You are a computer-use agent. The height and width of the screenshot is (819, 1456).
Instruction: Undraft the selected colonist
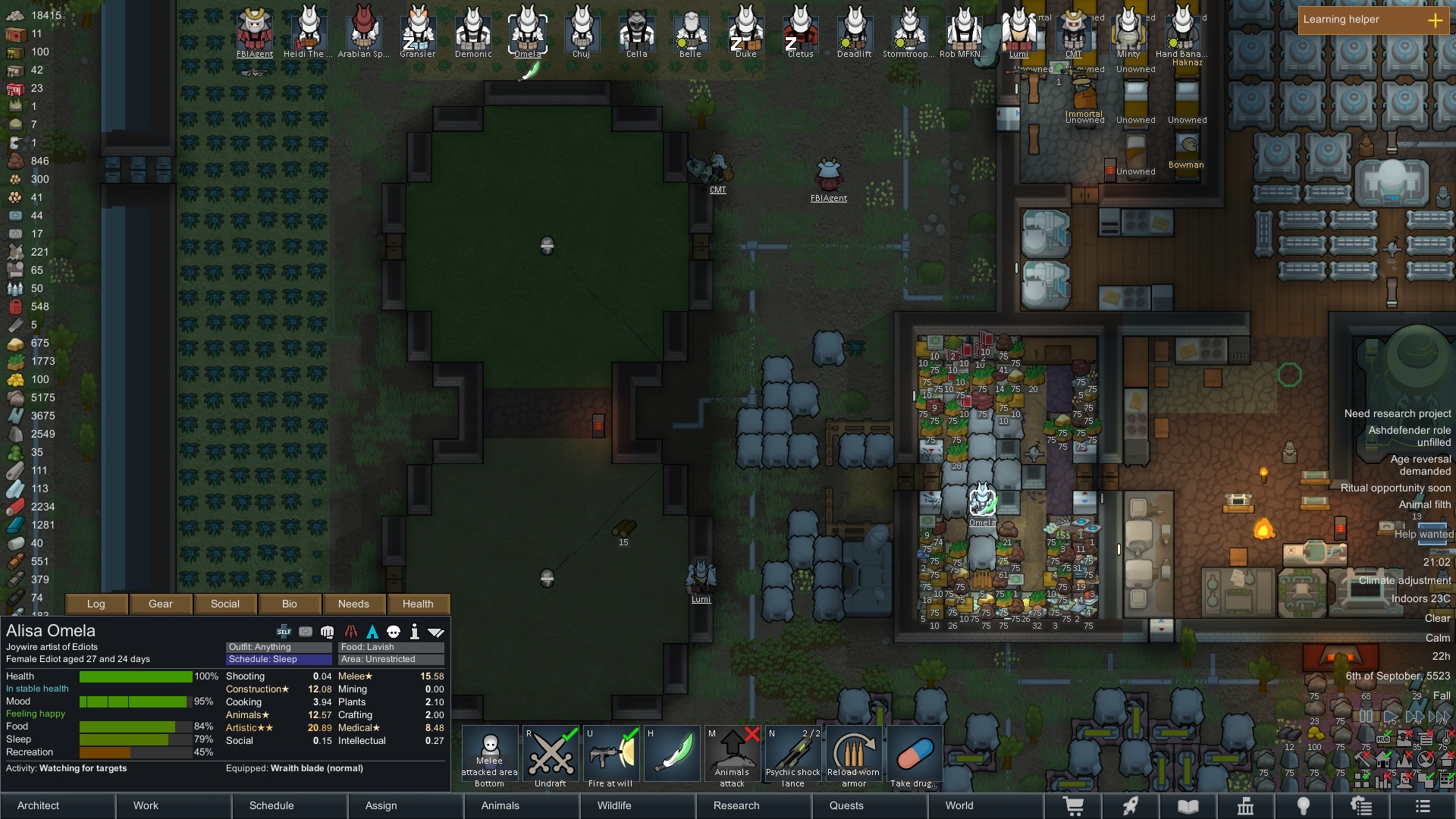551,757
